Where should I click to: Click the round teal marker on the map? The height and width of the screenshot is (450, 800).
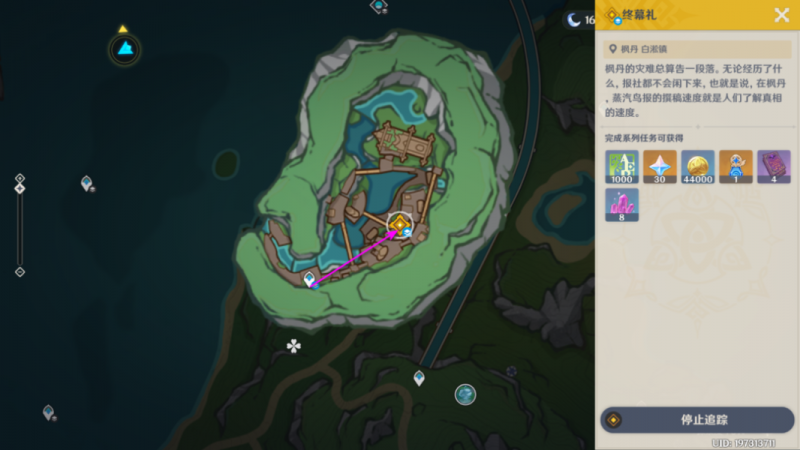pyautogui.click(x=465, y=395)
